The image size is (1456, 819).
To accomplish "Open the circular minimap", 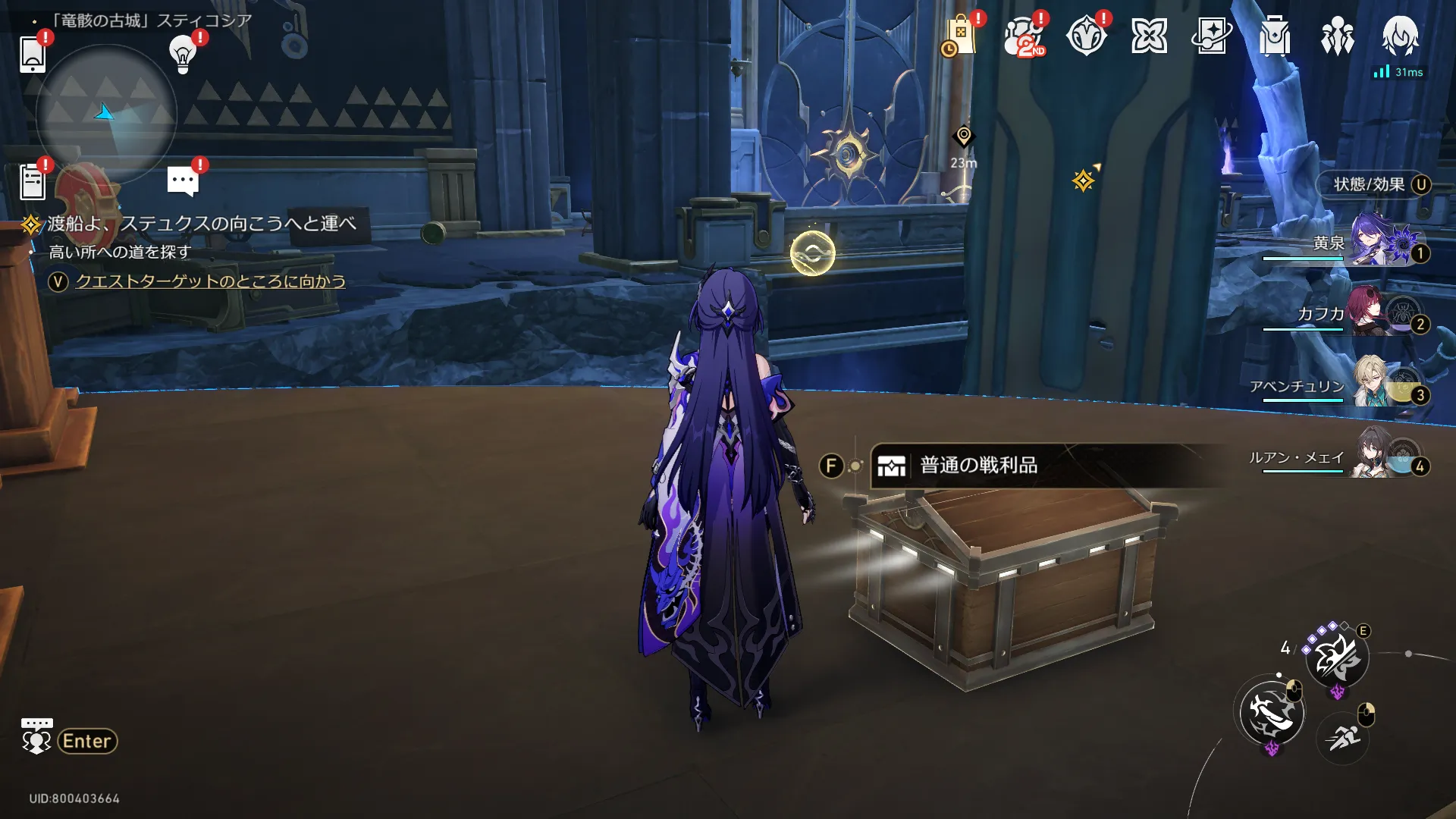I will pyautogui.click(x=106, y=114).
